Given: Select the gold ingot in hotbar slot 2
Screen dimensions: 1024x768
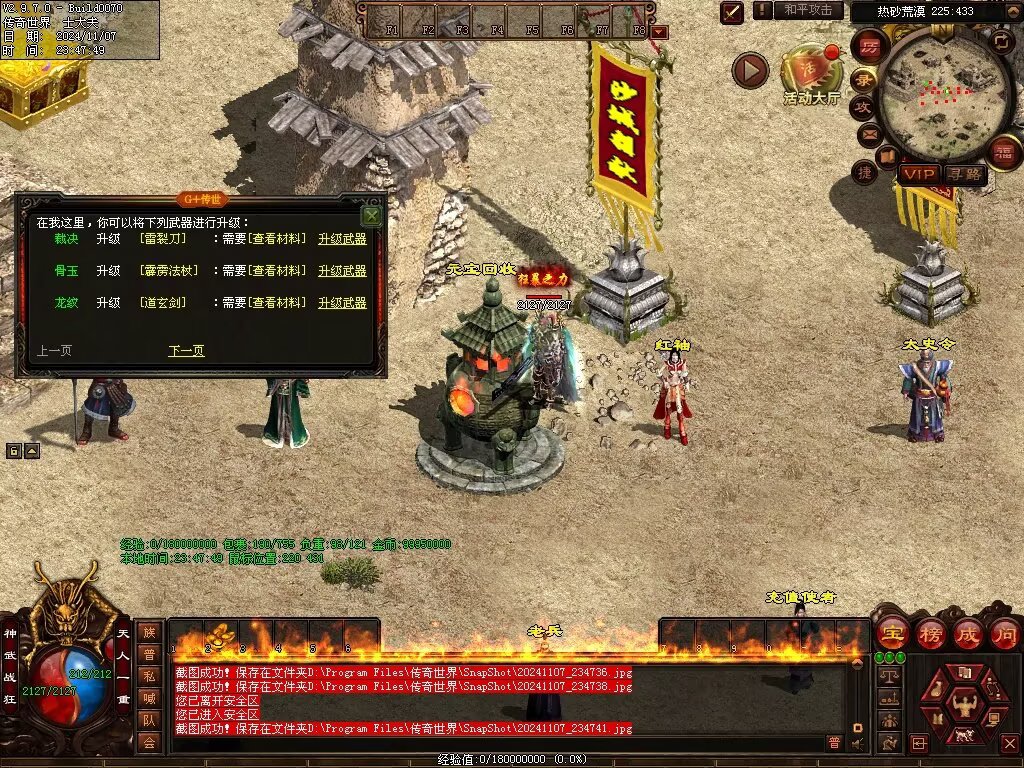Looking at the screenshot, I should (x=217, y=636).
